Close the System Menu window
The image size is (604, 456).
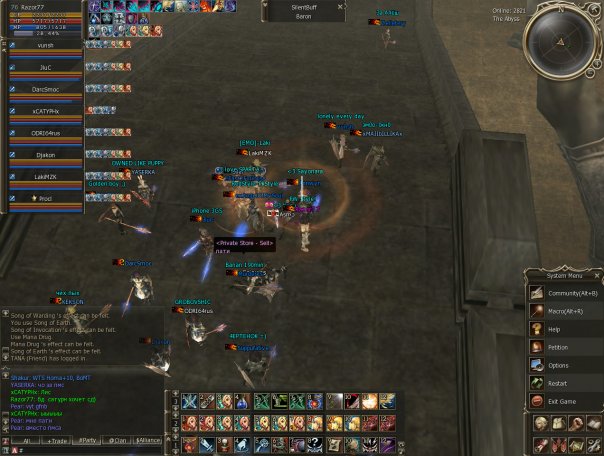[597, 275]
